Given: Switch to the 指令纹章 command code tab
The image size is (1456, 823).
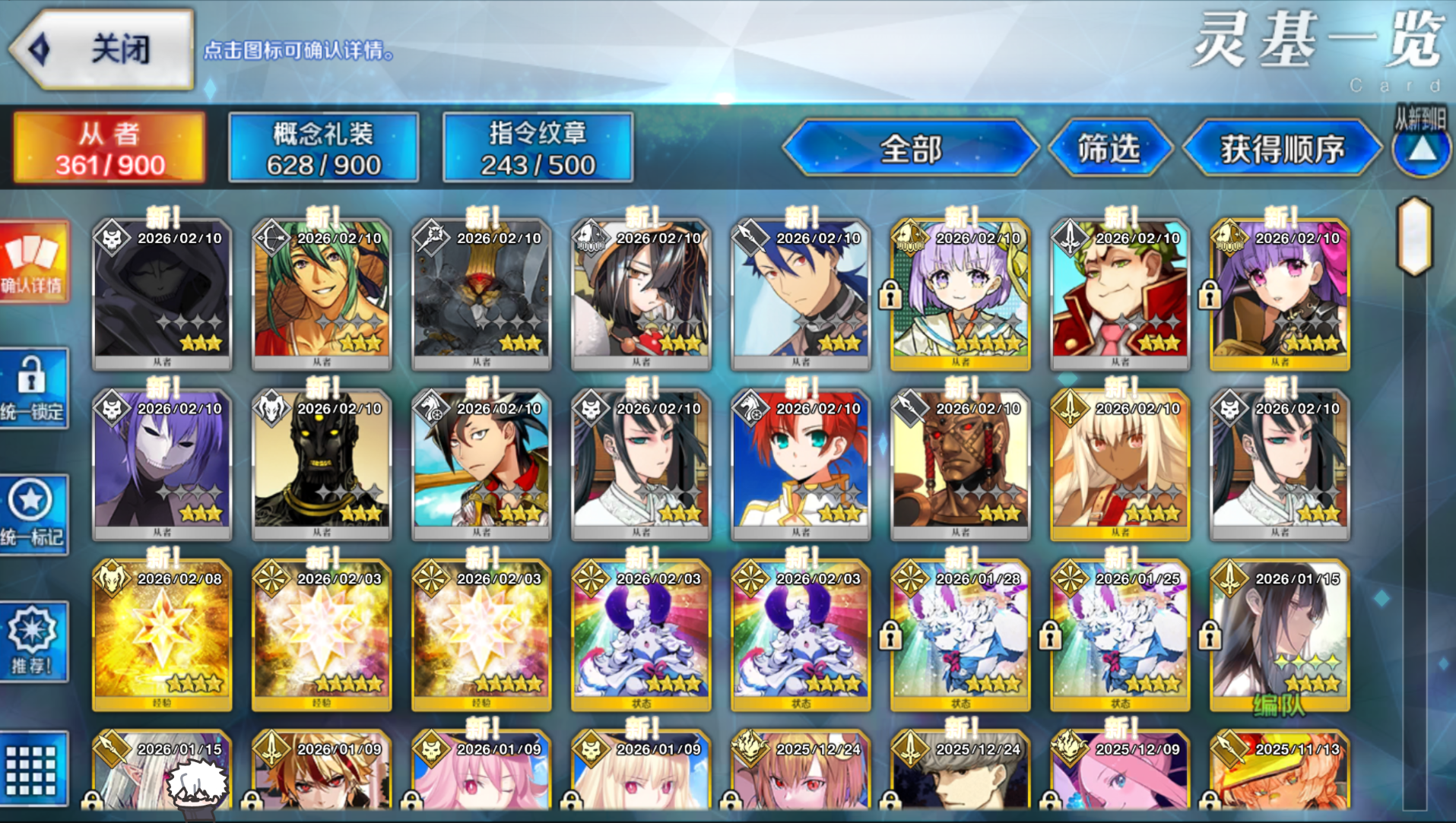Looking at the screenshot, I should pyautogui.click(x=538, y=148).
